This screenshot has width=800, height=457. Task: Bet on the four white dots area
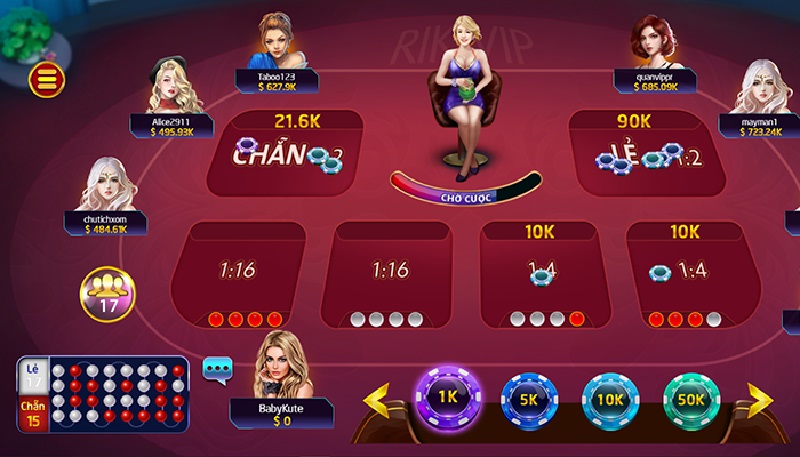[x=386, y=275]
